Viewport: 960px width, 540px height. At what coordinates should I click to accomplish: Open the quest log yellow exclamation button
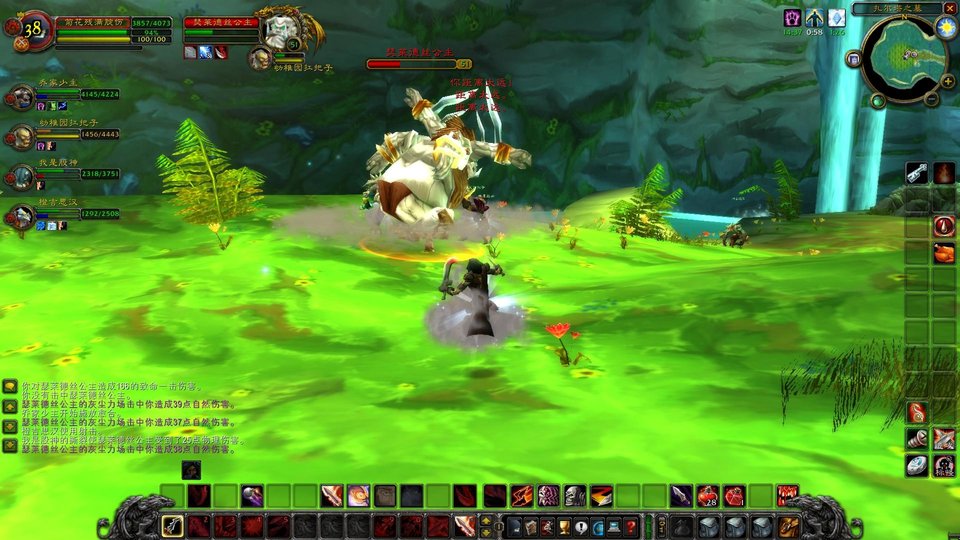582,527
